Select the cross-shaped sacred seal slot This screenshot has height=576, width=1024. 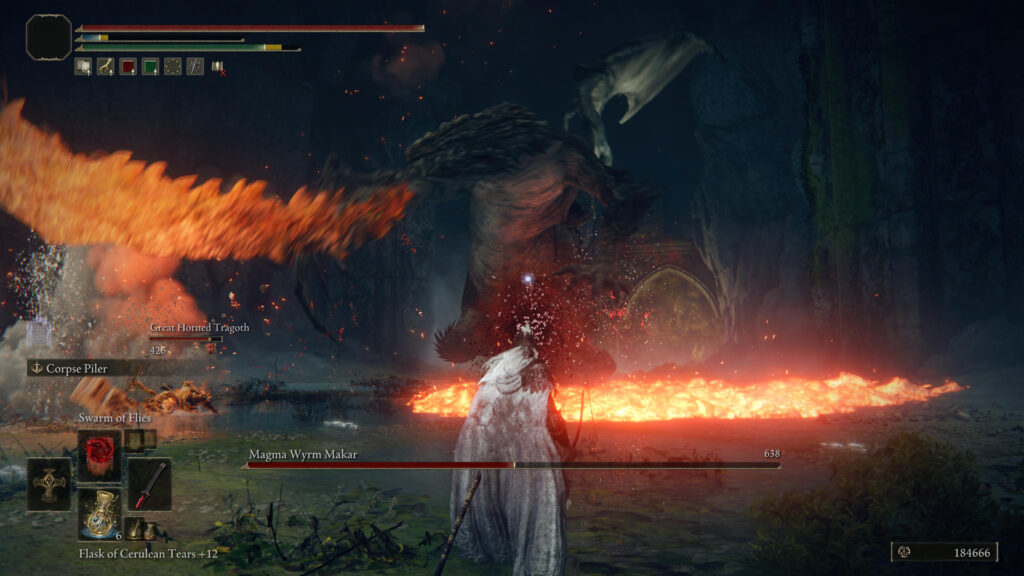tap(49, 484)
